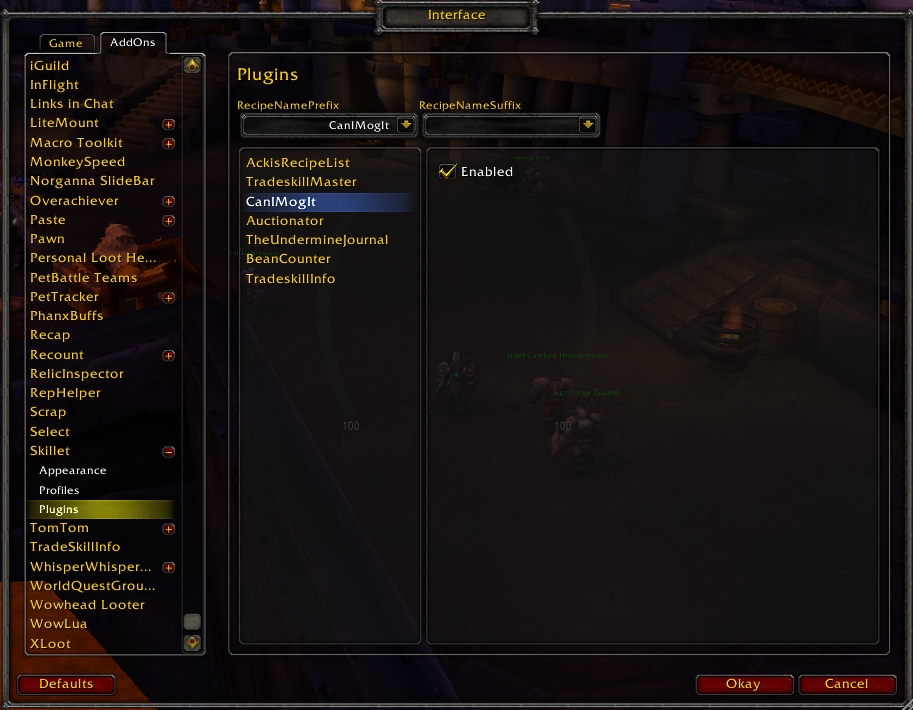This screenshot has height=710, width=913.
Task: Open Skillet's Appearance sub-page
Action: coord(72,471)
